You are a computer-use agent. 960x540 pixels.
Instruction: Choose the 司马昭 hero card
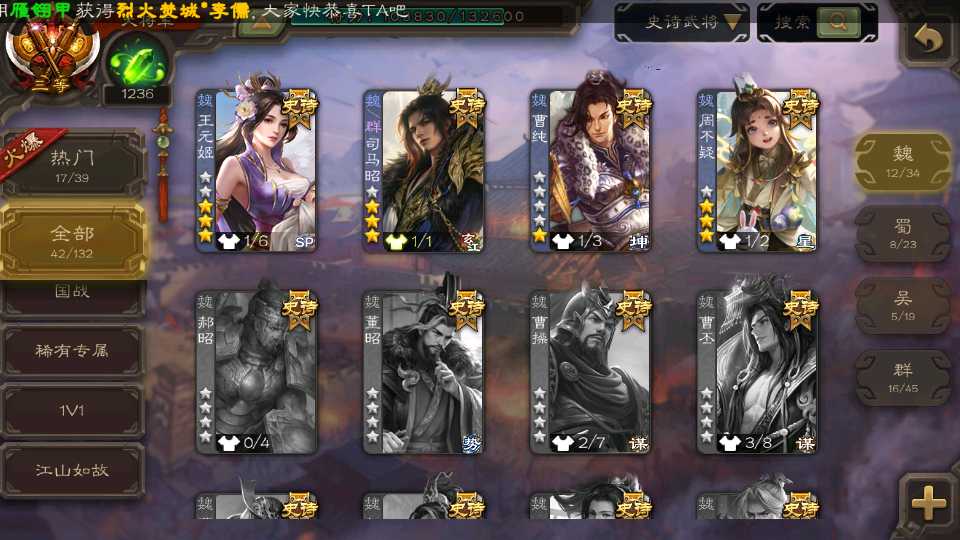click(424, 170)
